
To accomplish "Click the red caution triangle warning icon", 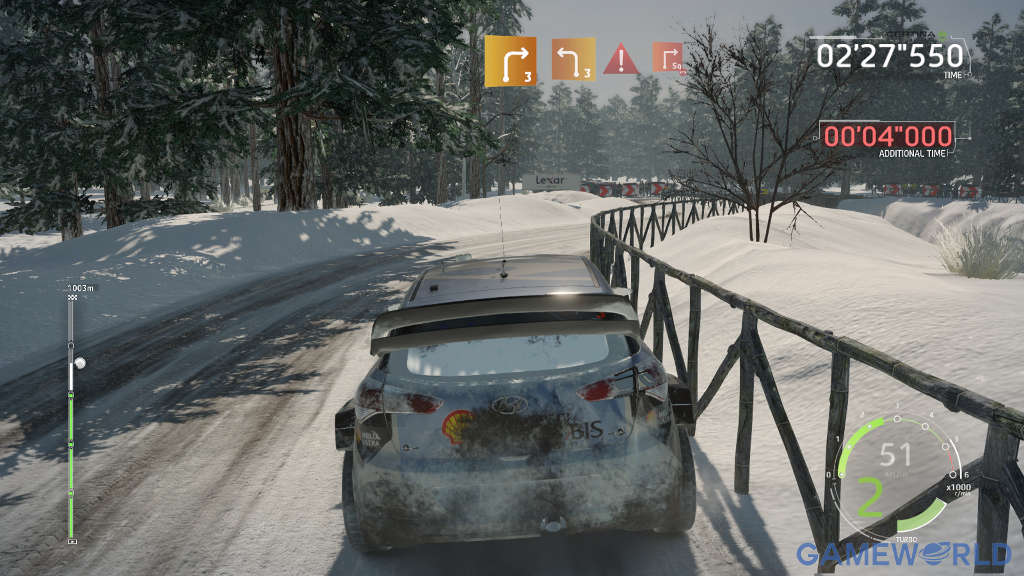I will point(621,59).
